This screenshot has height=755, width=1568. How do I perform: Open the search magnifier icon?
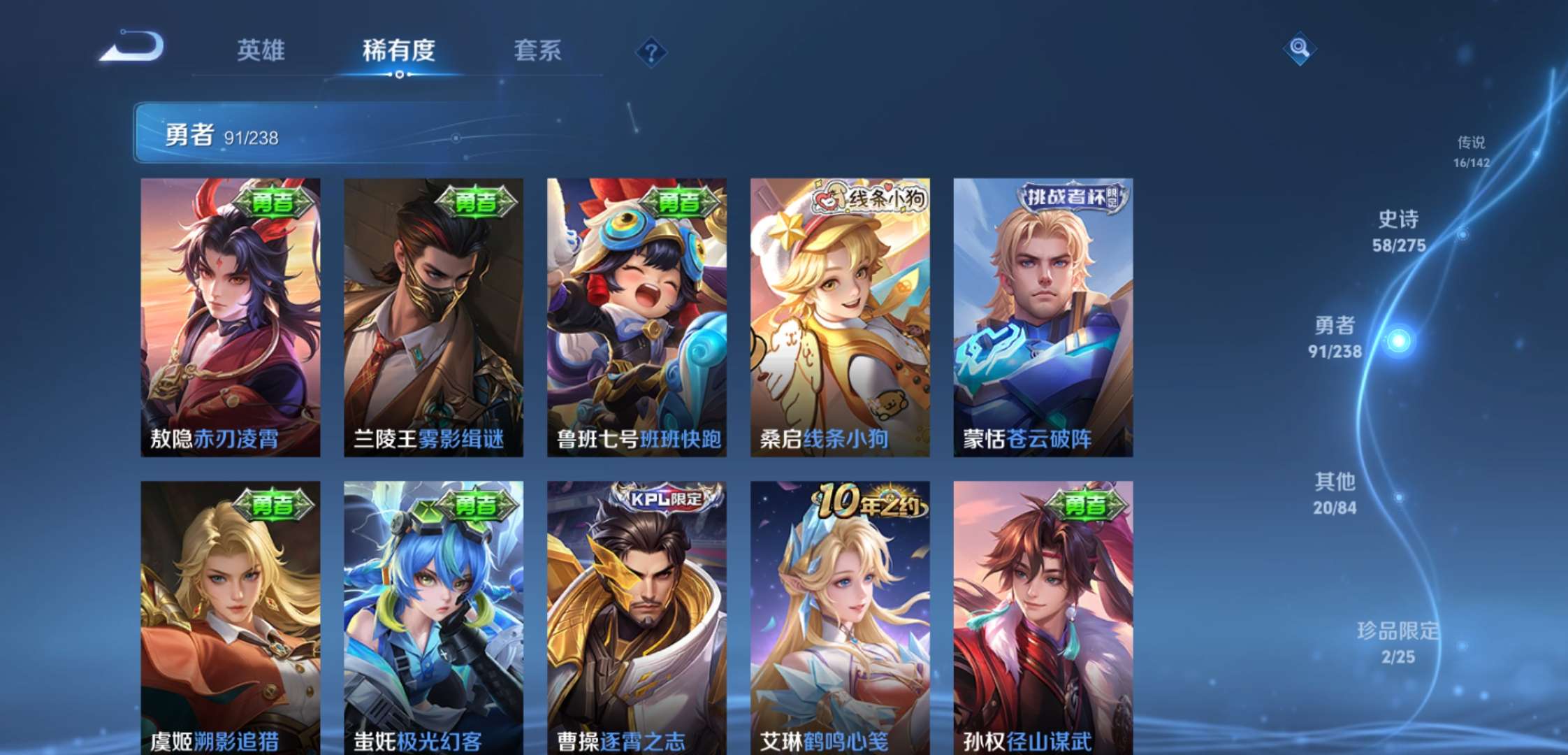click(1298, 49)
